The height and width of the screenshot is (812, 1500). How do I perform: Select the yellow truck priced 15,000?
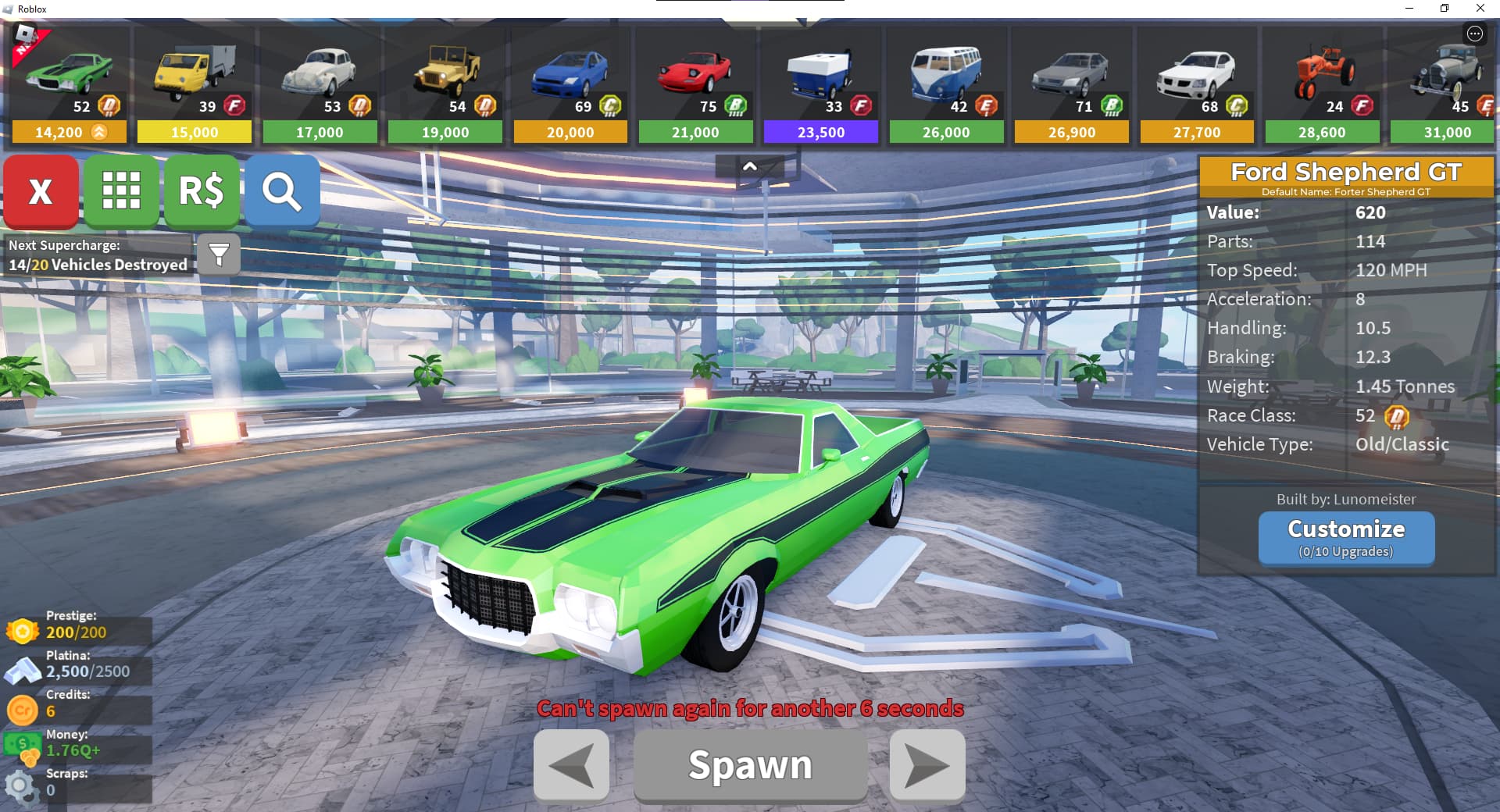tap(195, 86)
